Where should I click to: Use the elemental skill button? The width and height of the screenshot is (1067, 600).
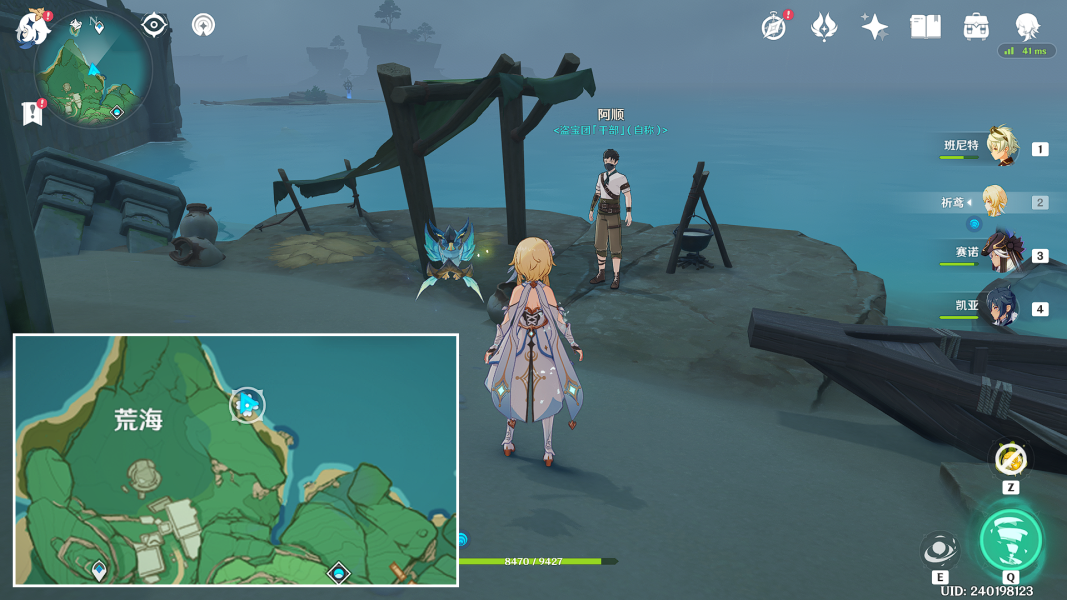click(x=940, y=550)
